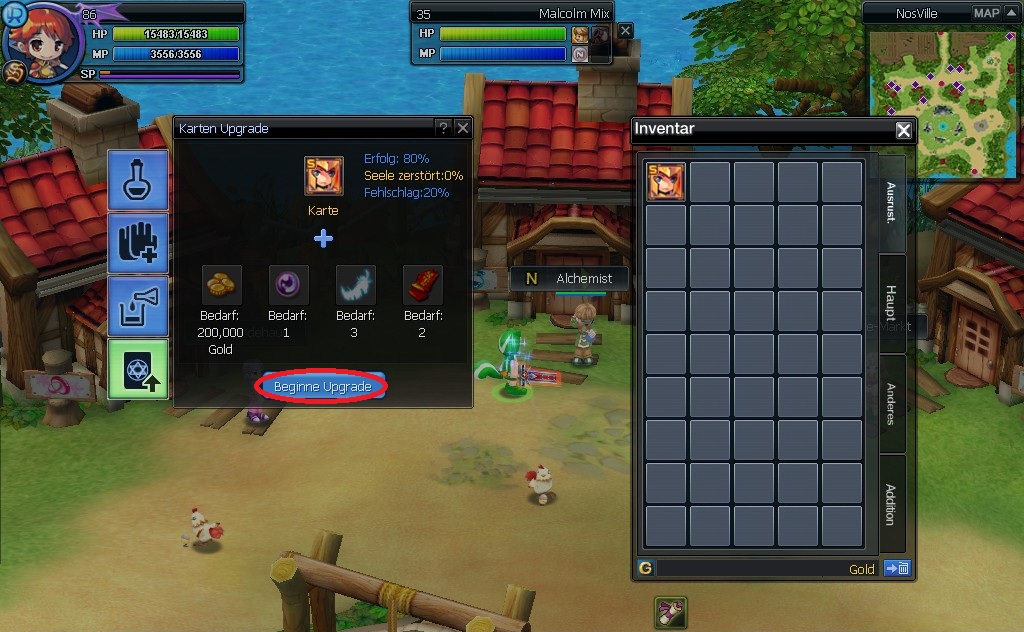The image size is (1024, 632).
Task: Select the card in the Karte slot
Action: (x=323, y=176)
